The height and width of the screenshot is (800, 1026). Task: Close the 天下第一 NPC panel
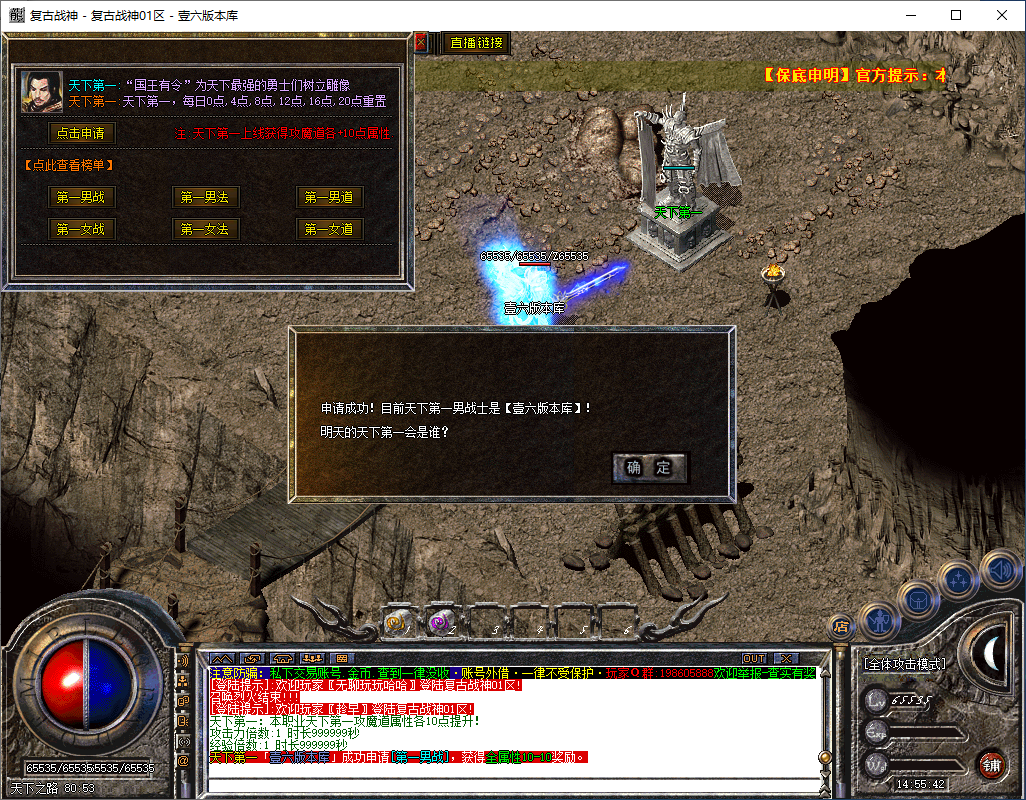(x=421, y=42)
